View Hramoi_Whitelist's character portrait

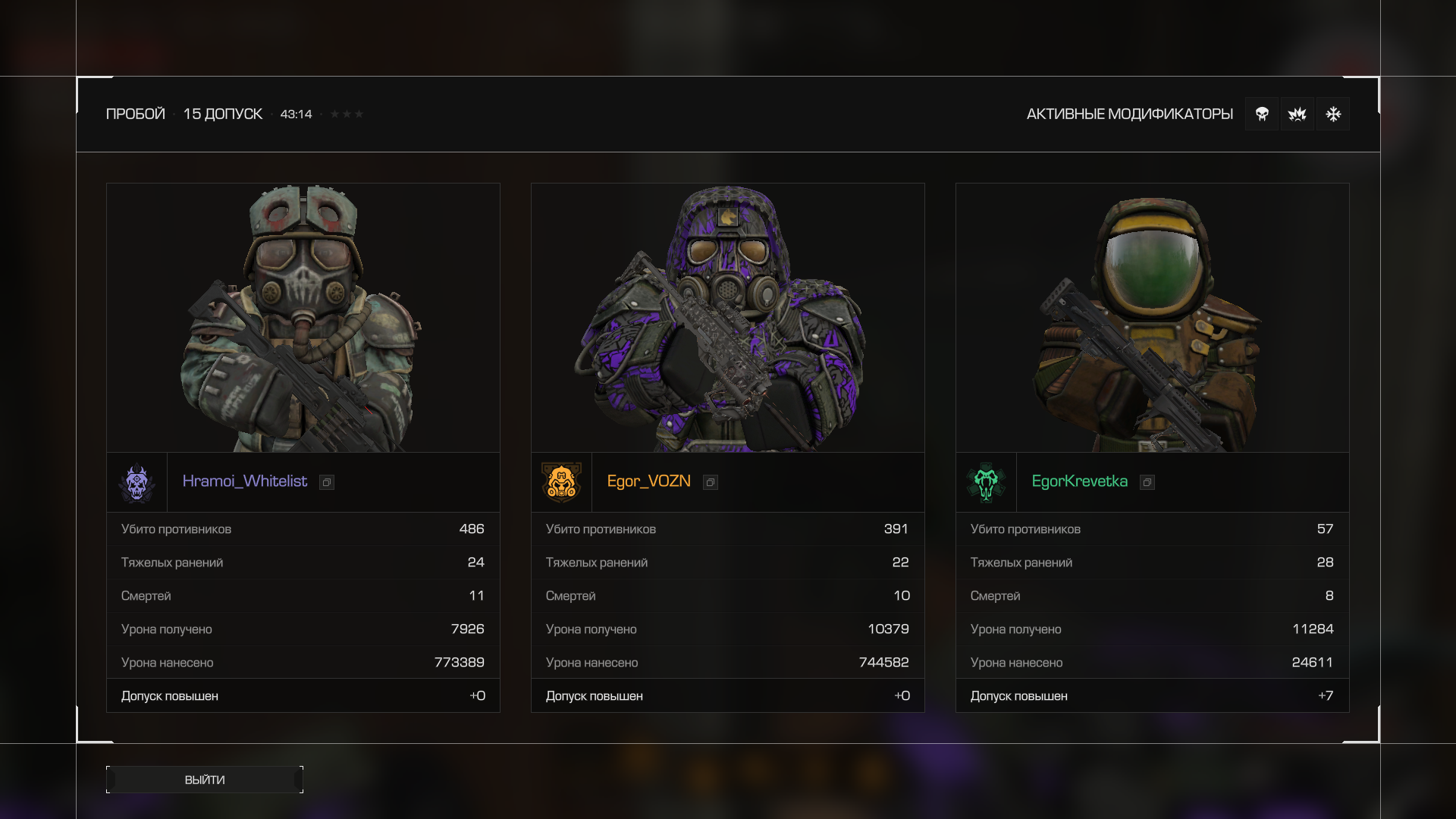coord(303,318)
